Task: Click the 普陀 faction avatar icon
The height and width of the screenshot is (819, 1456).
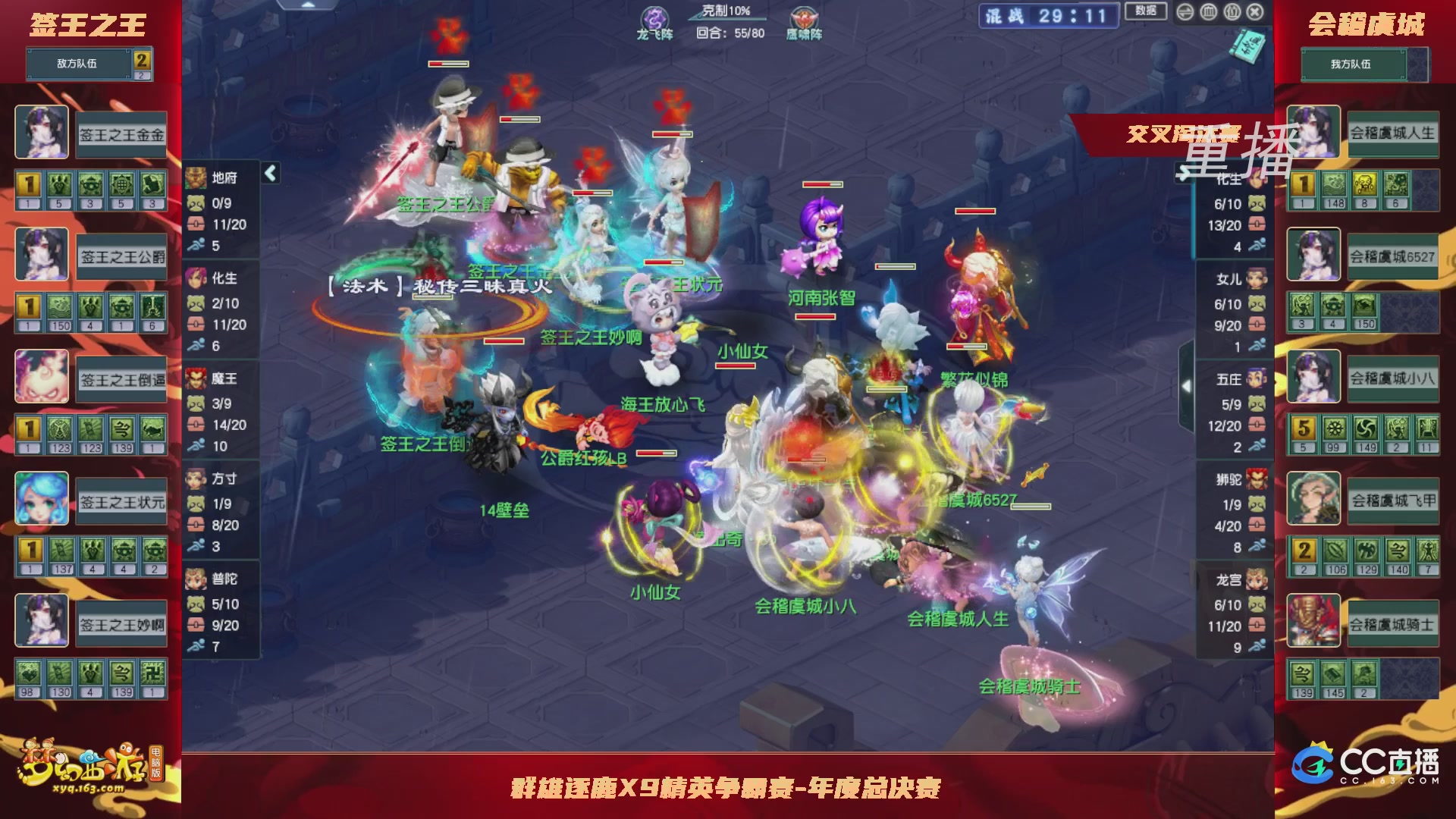Action: coord(196,579)
